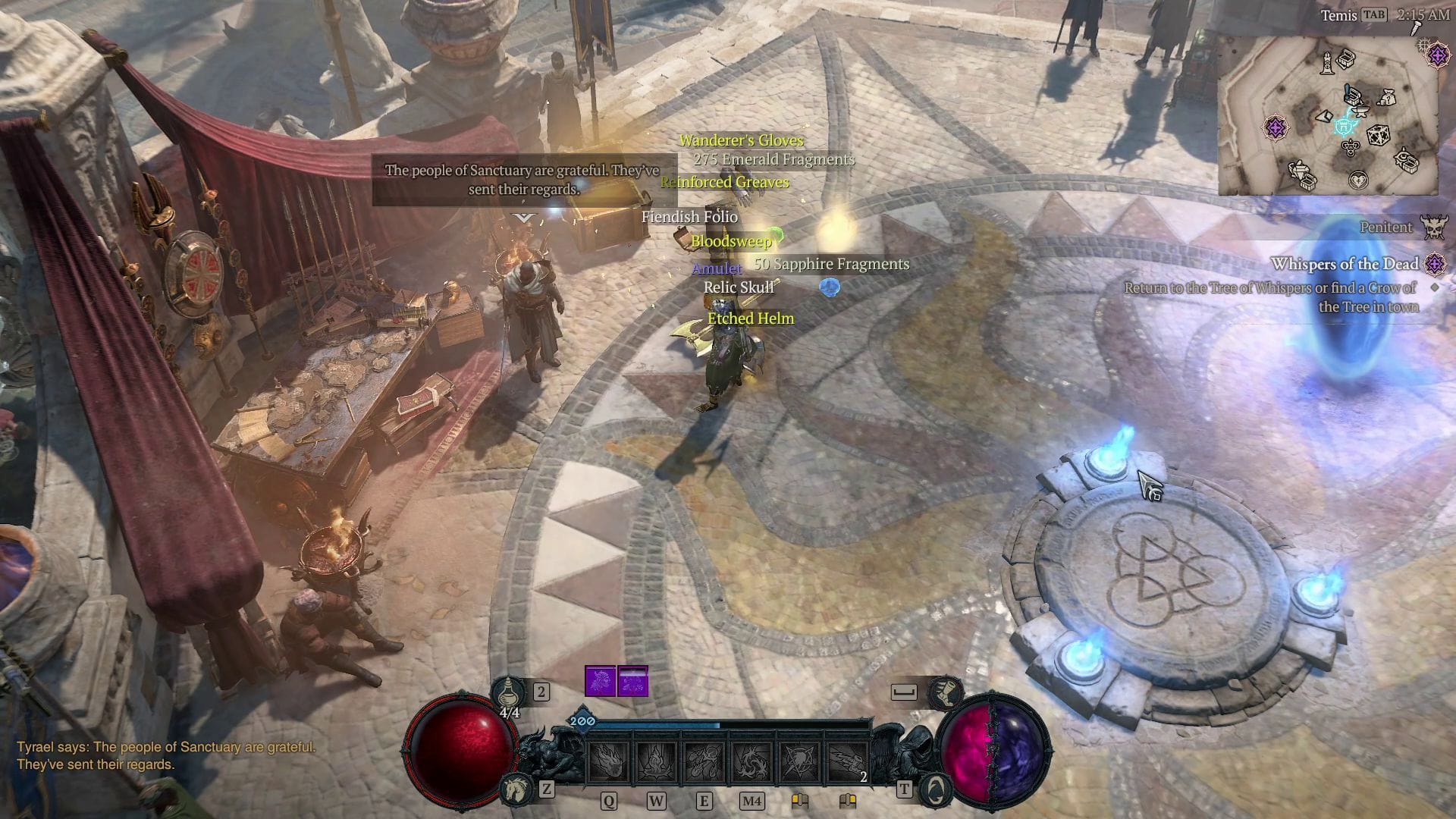Pick up the Amulet loot label
Image resolution: width=1456 pixels, height=819 pixels.
click(x=715, y=268)
